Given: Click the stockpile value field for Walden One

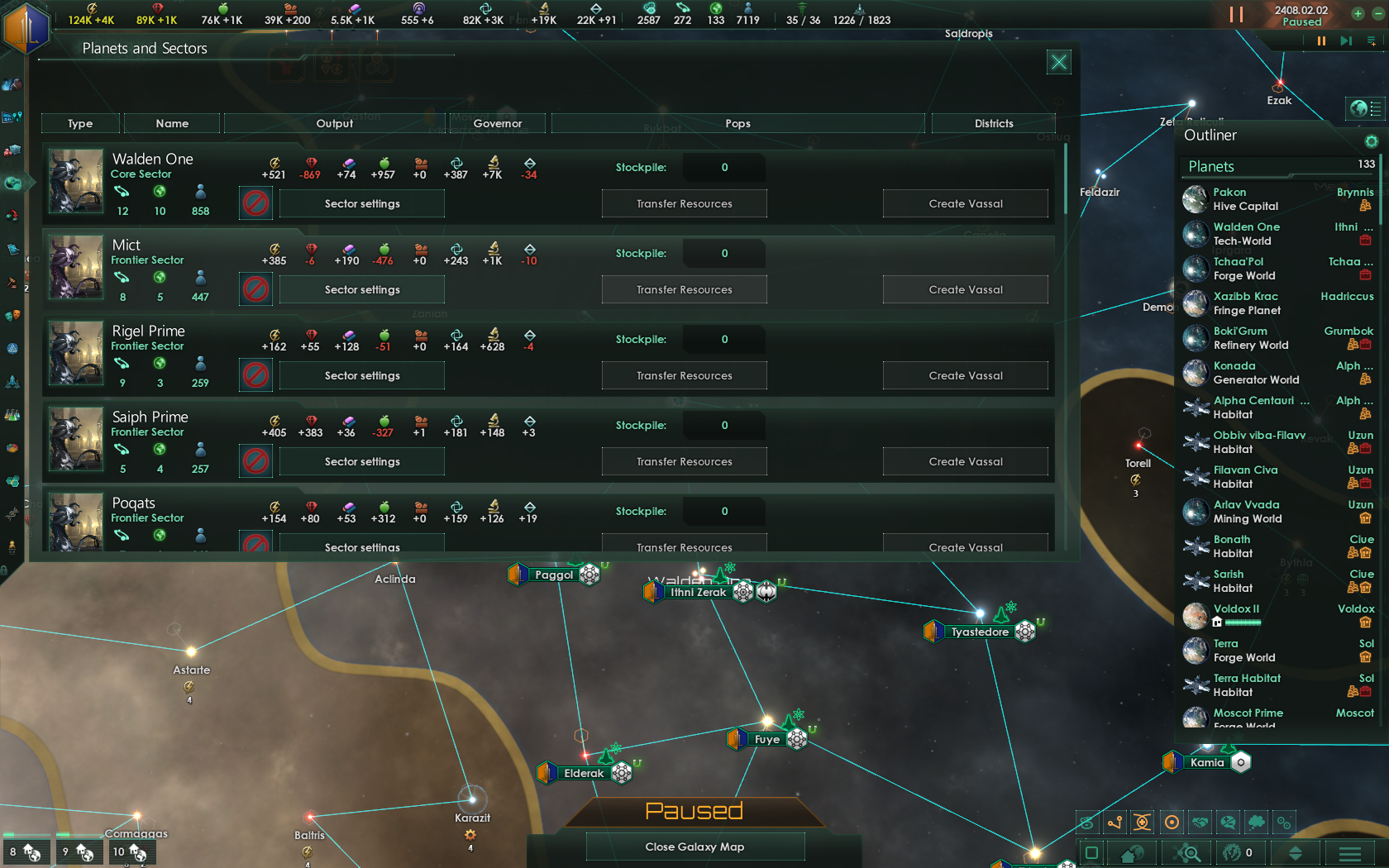Looking at the screenshot, I should (x=723, y=167).
